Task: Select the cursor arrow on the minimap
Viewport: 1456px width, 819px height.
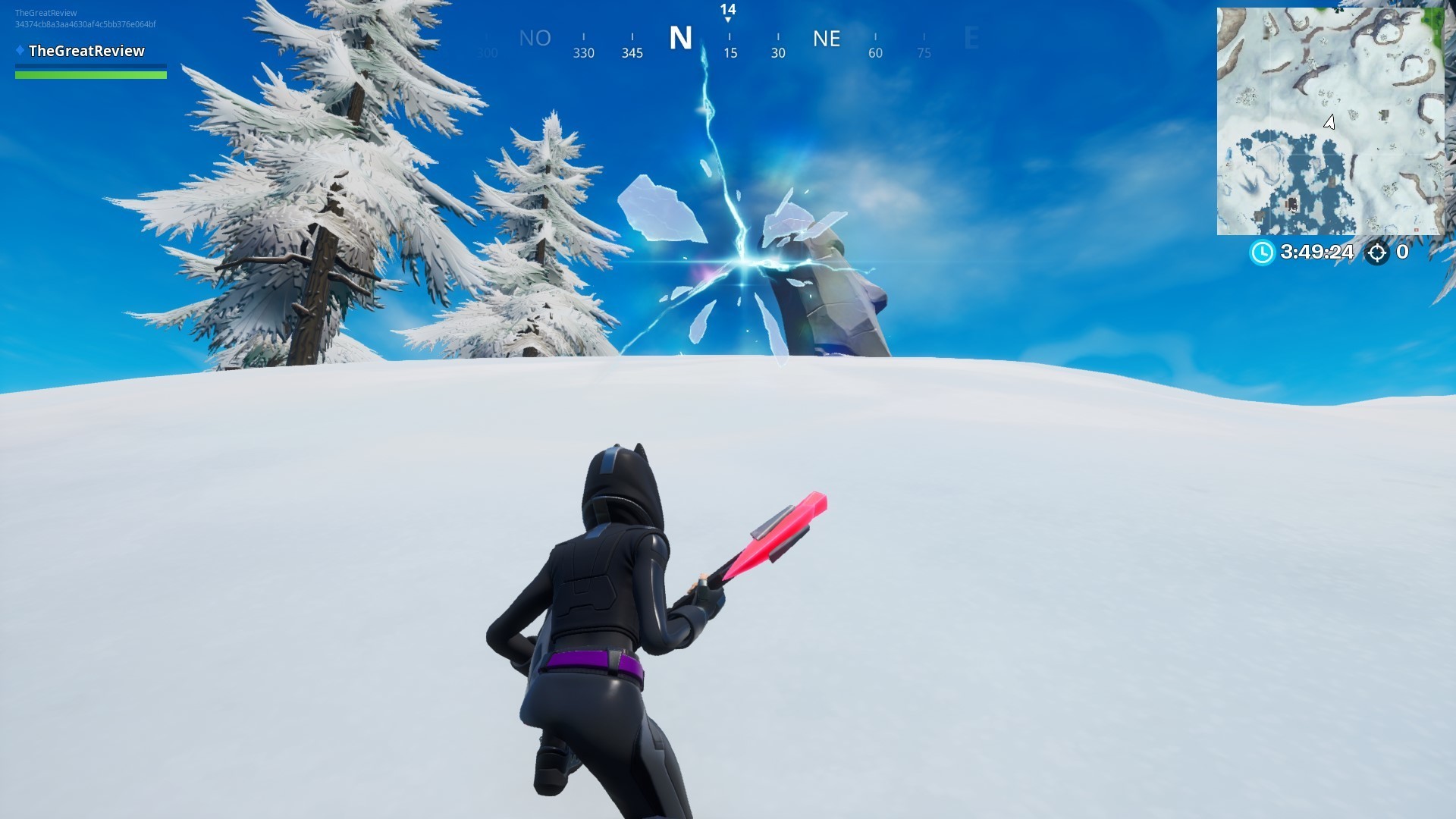Action: click(x=1329, y=121)
